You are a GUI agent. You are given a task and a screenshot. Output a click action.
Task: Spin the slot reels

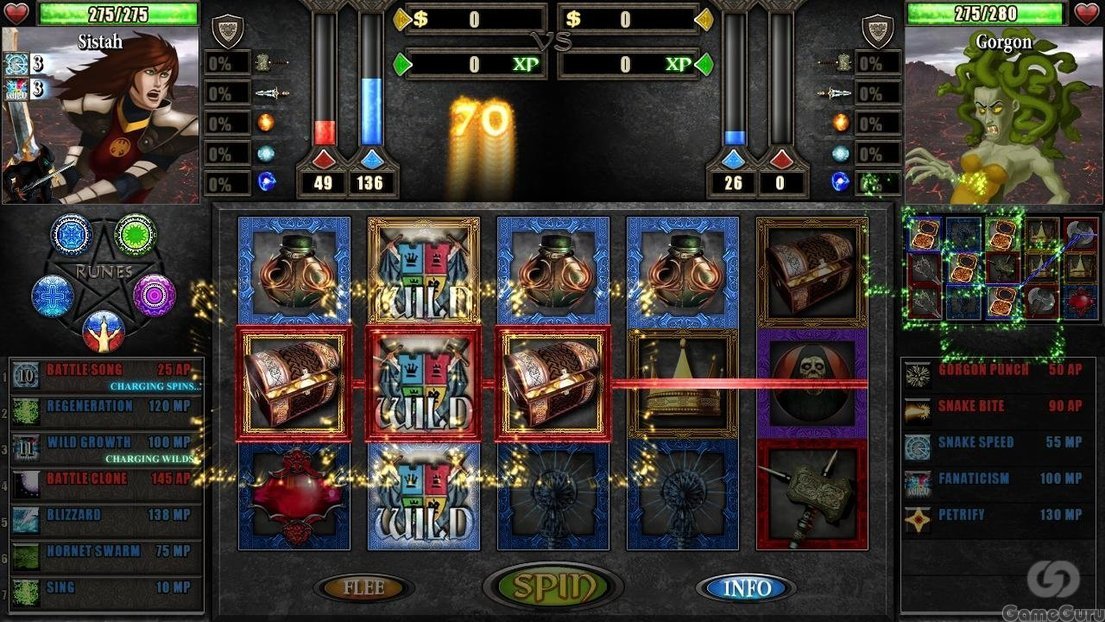click(552, 585)
